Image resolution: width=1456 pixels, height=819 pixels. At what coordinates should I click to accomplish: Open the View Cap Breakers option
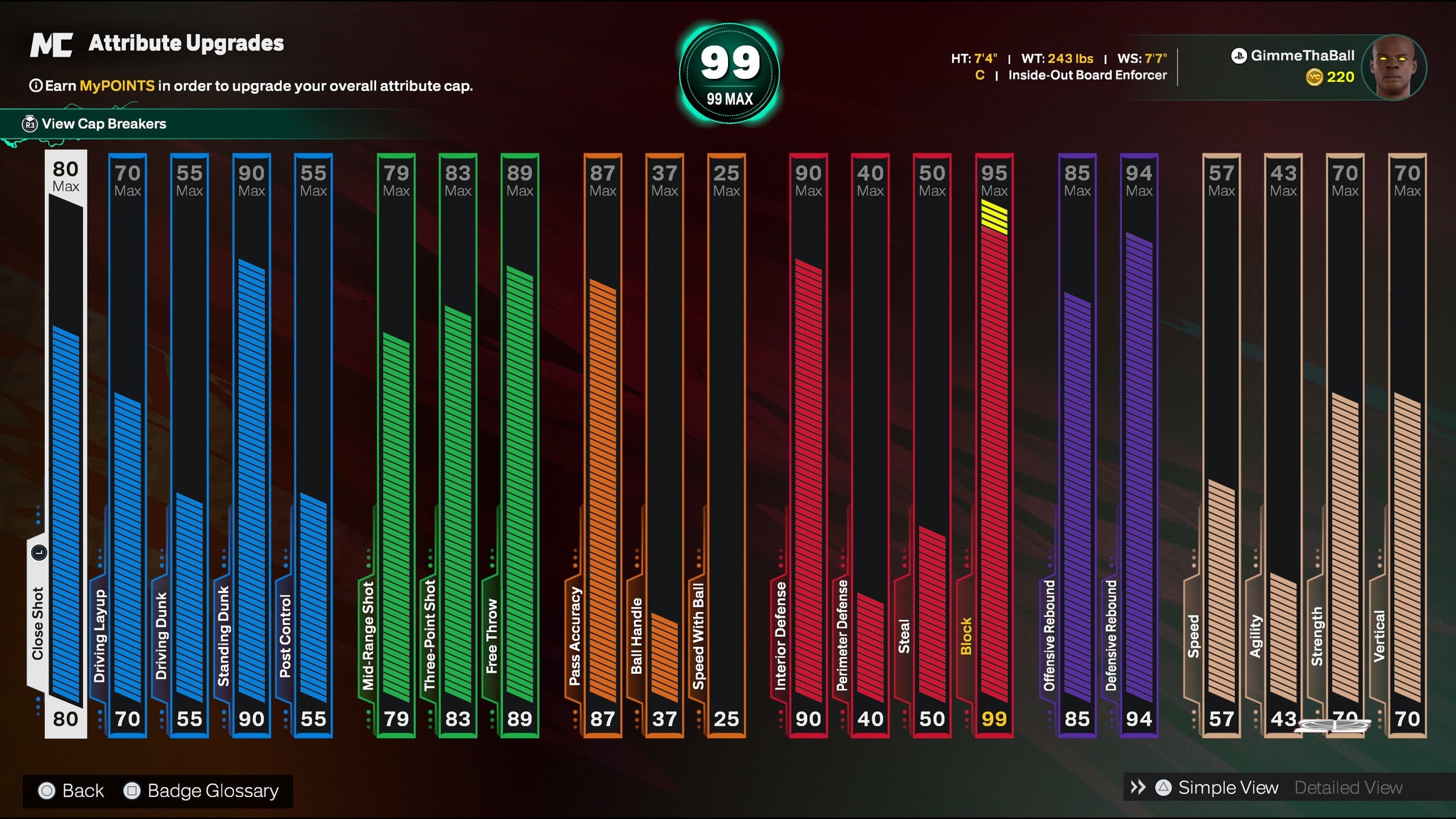(x=103, y=124)
